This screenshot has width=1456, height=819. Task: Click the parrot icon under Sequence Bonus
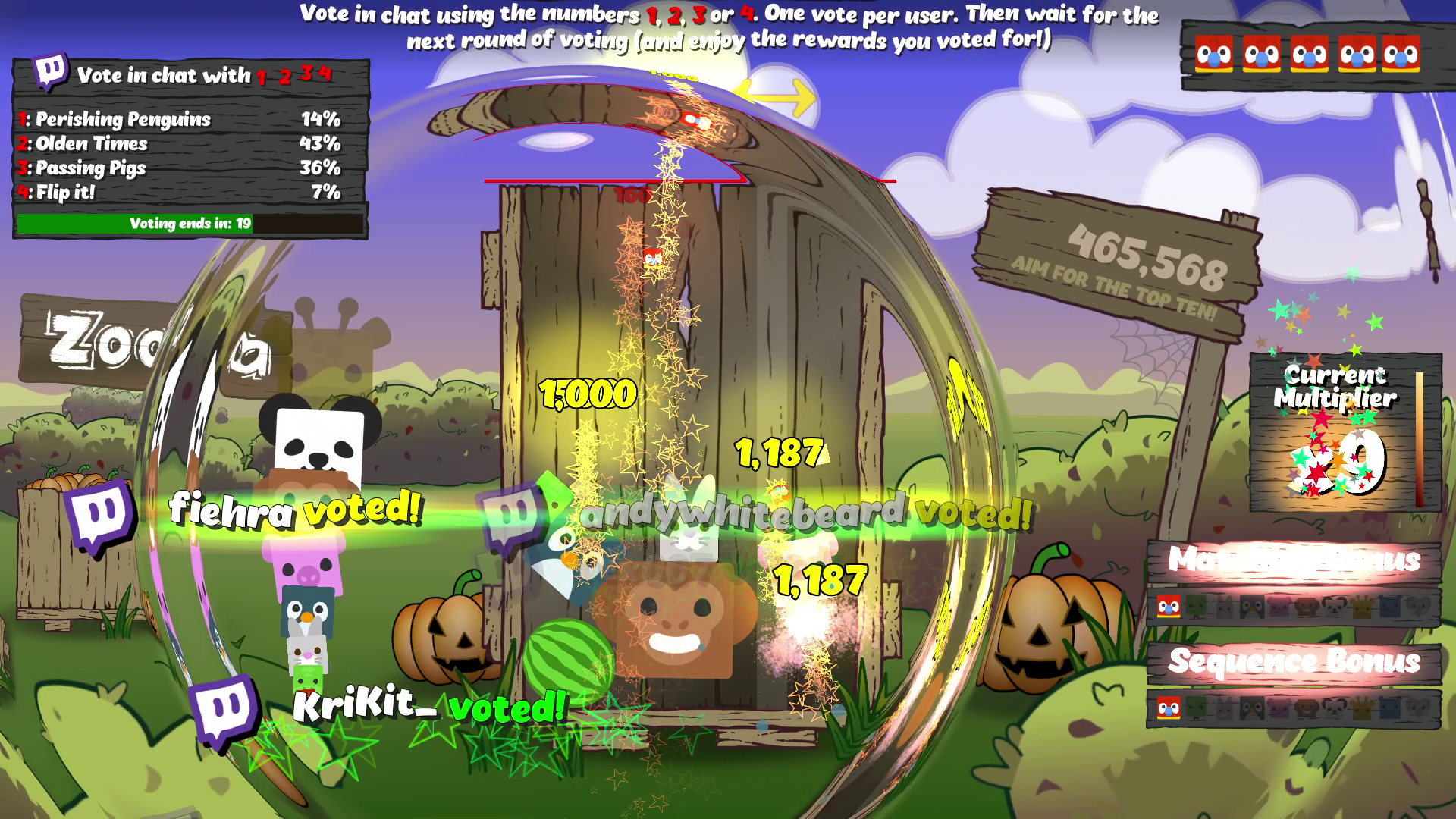point(1169,708)
